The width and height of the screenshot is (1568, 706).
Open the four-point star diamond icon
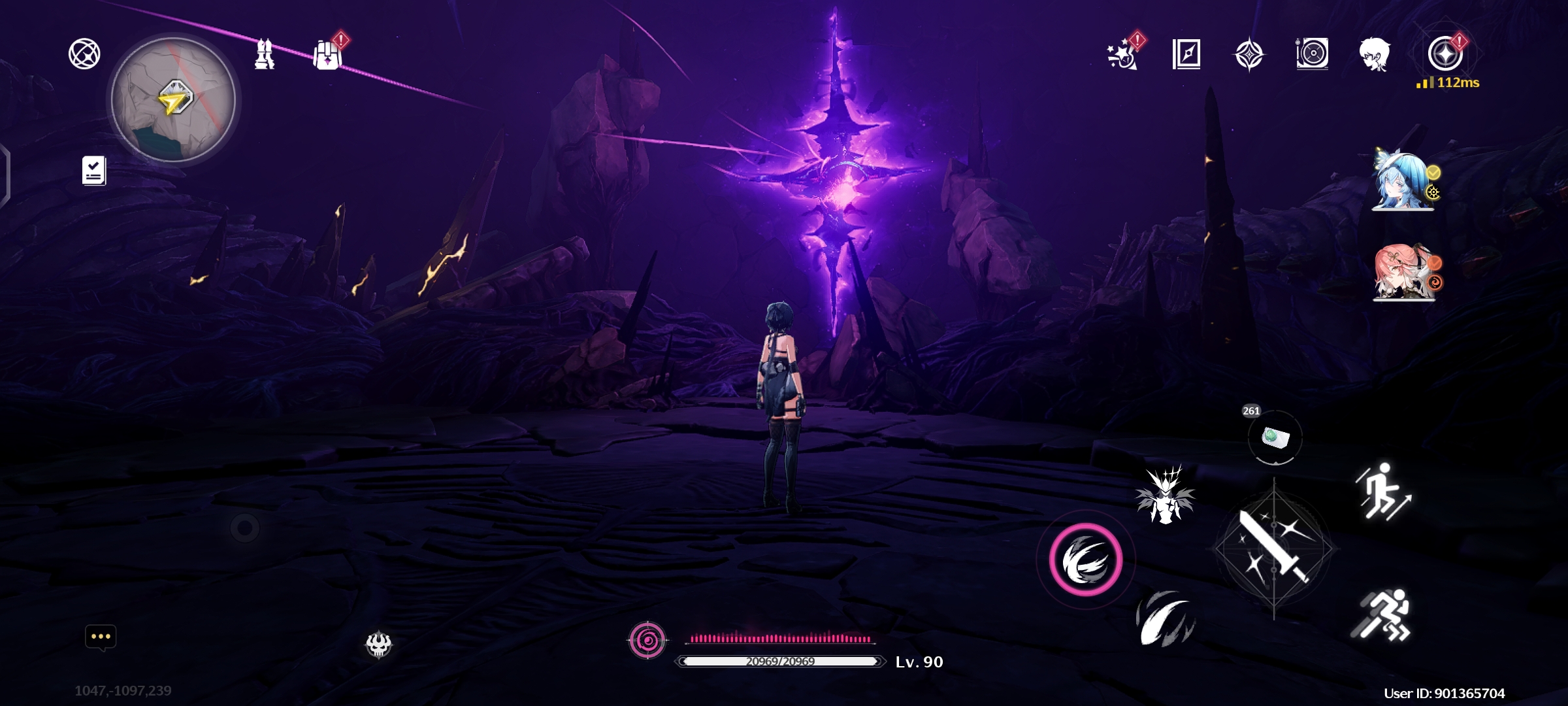click(x=1249, y=54)
